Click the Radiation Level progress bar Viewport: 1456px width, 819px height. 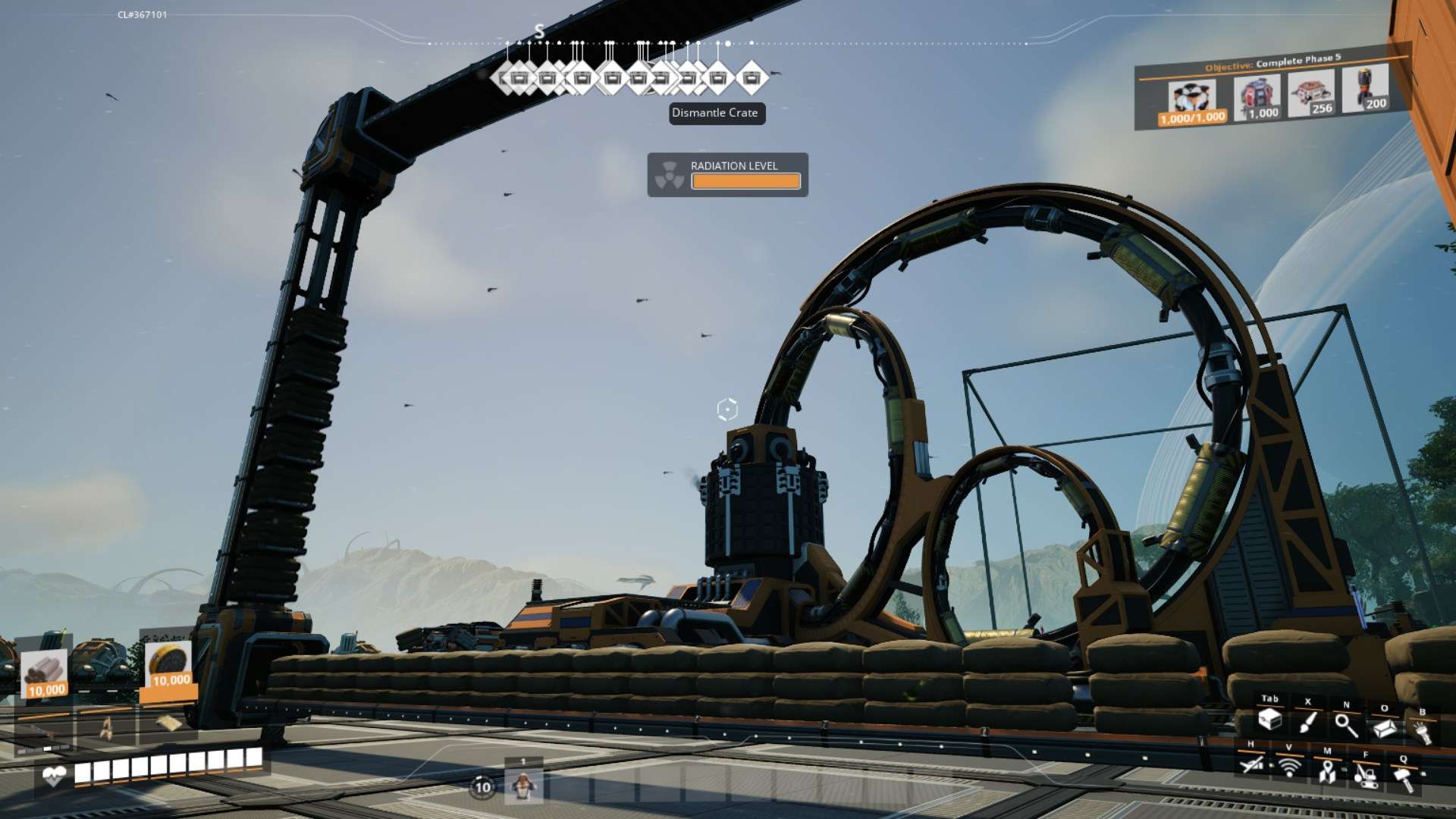[745, 181]
